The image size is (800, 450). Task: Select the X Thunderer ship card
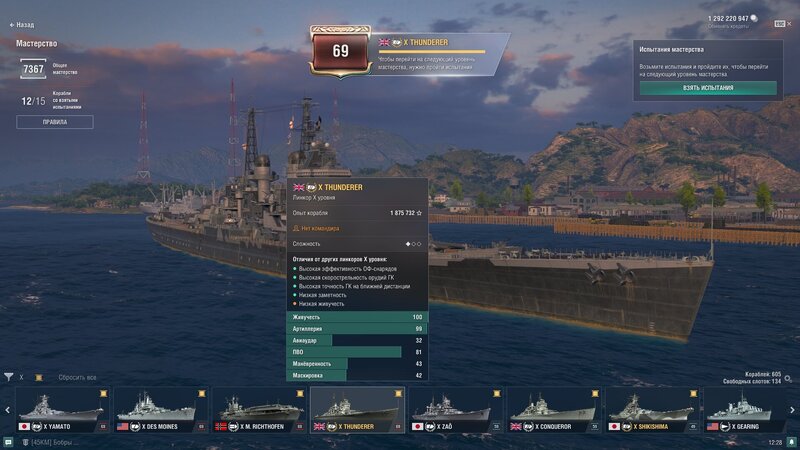click(357, 410)
